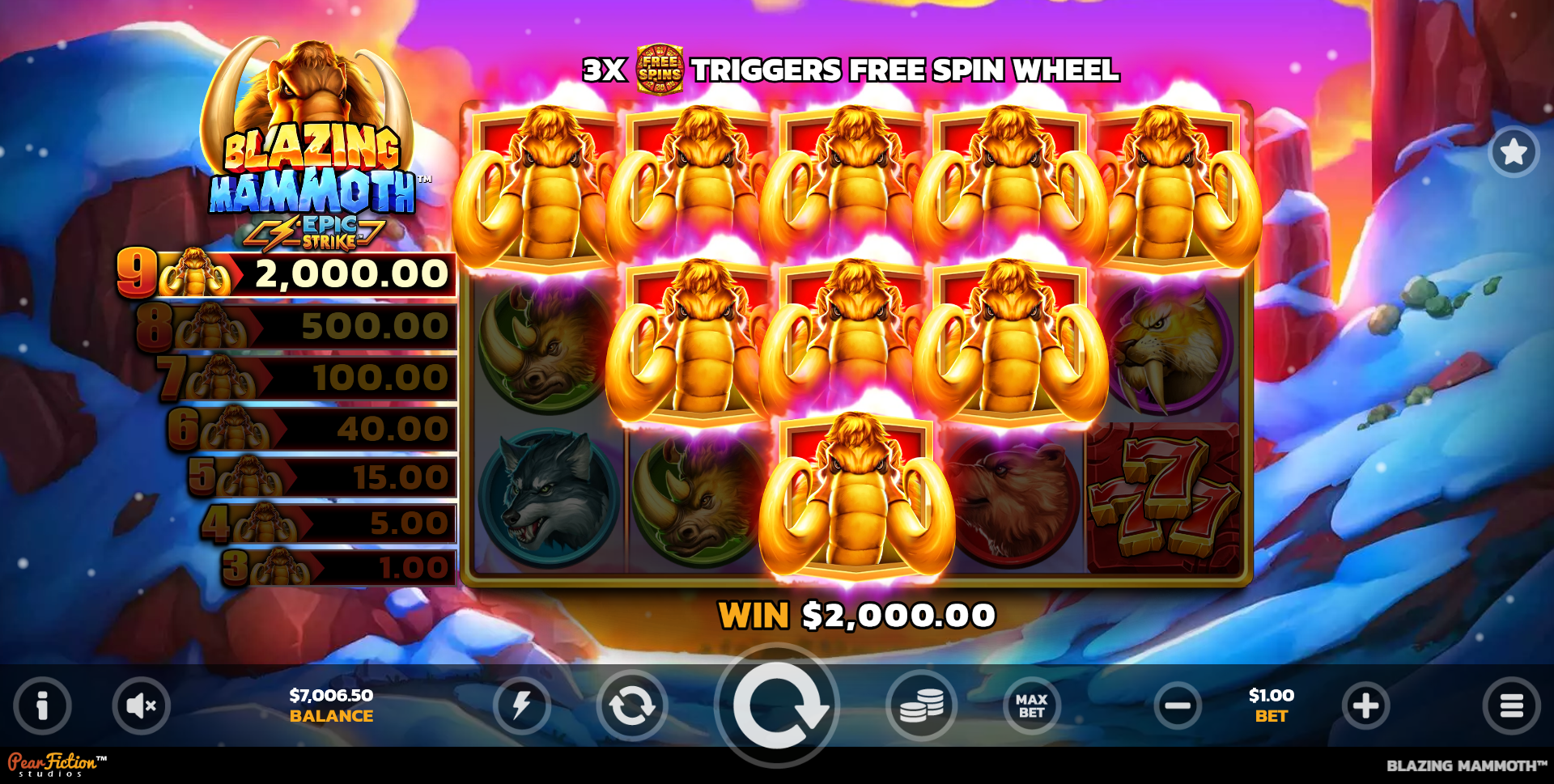Toggle sound off using speaker button
Image resolution: width=1554 pixels, height=784 pixels.
pos(141,705)
